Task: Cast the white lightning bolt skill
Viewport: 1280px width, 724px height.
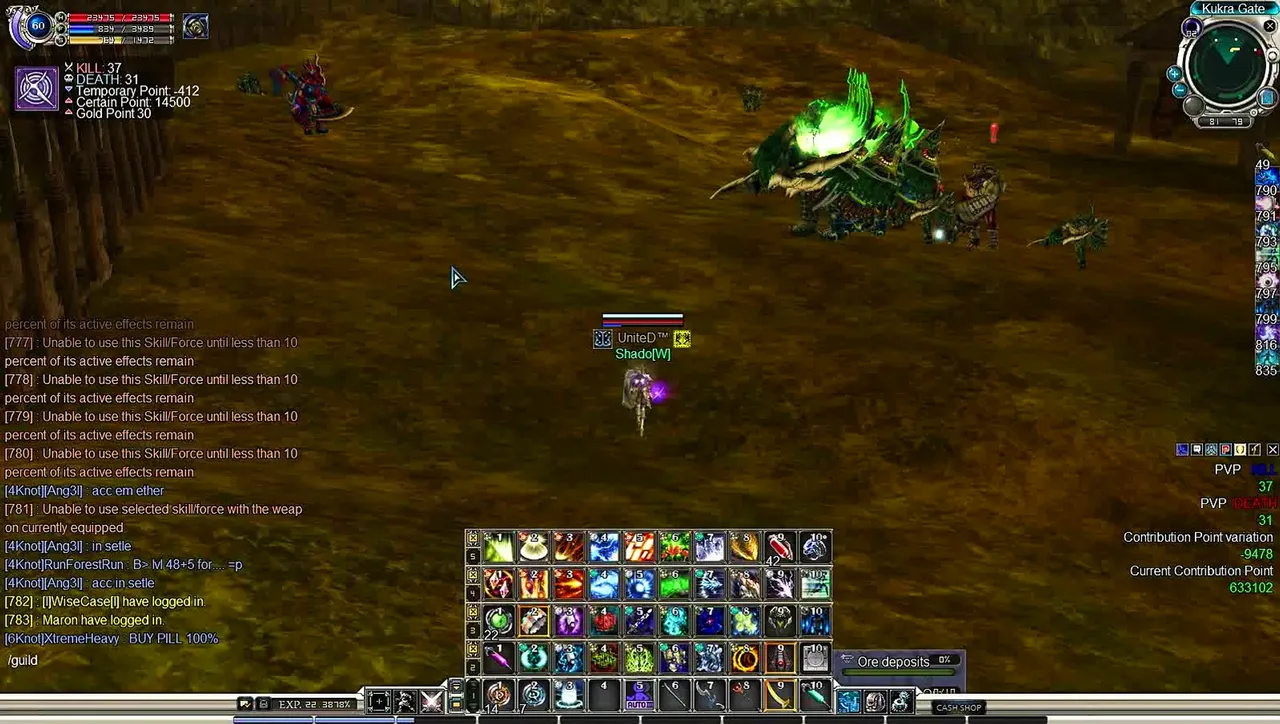Action: 780,583
